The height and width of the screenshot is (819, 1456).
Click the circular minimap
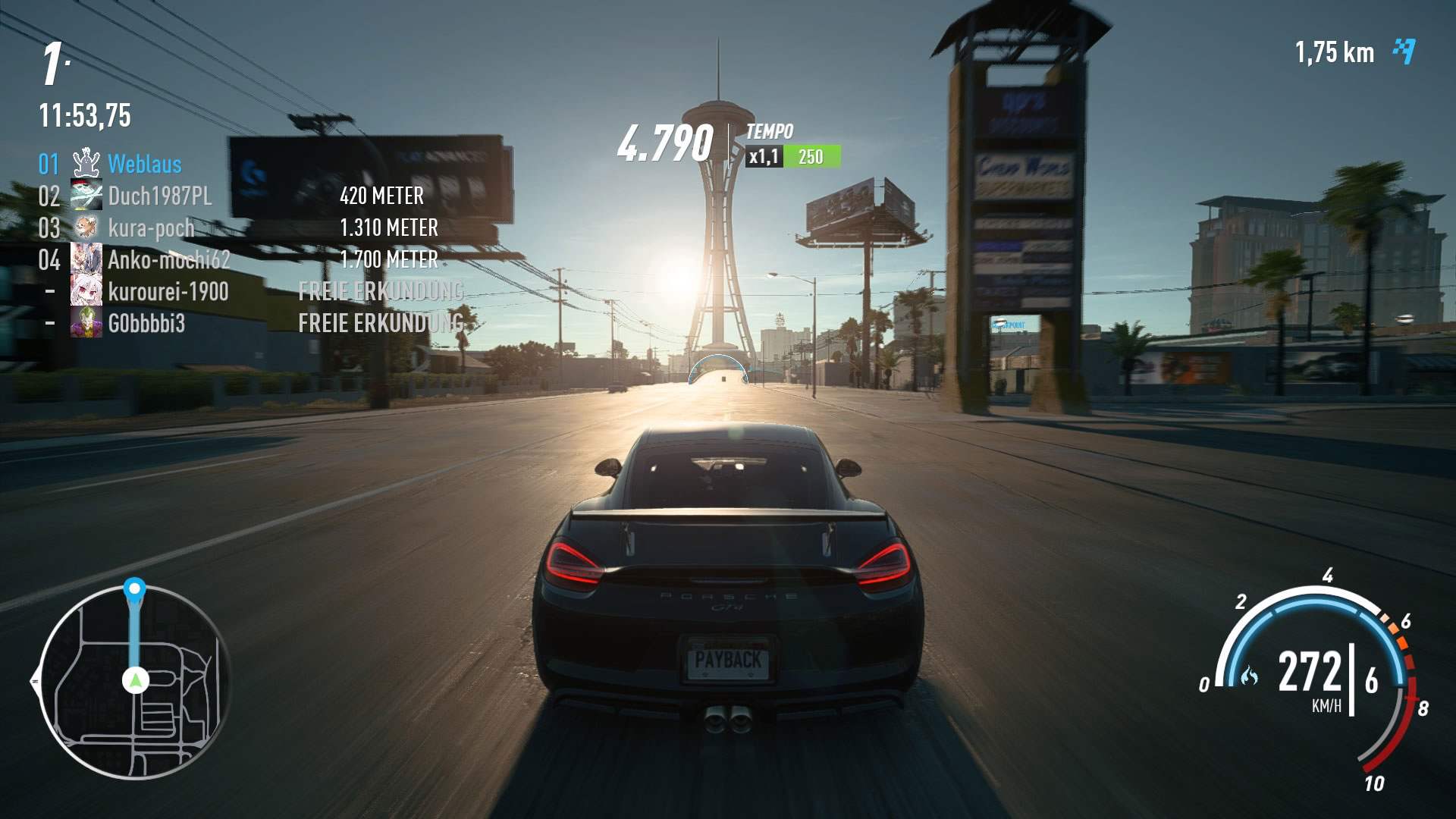tap(134, 682)
